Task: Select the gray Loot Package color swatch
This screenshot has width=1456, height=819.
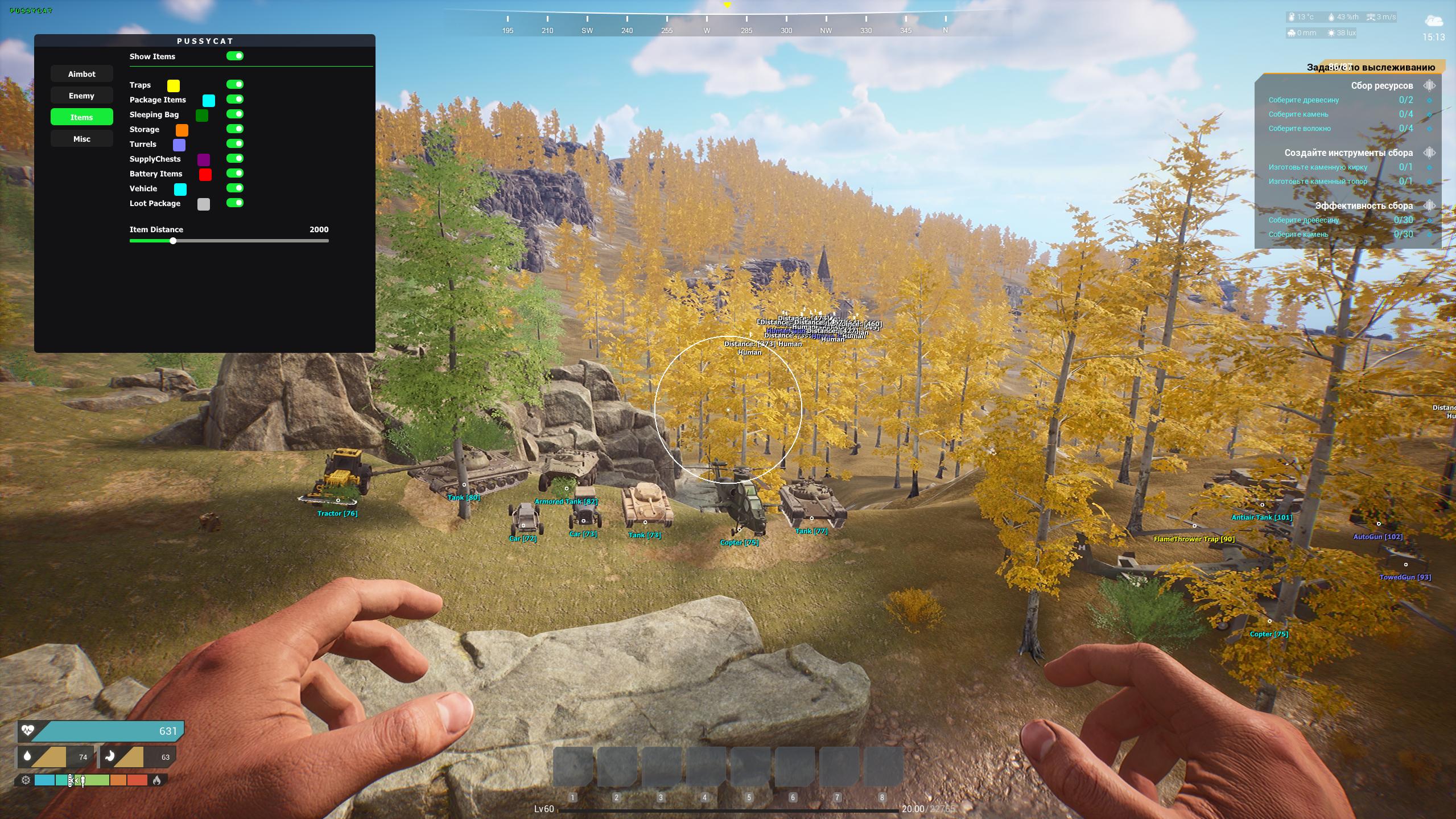Action: click(x=204, y=204)
